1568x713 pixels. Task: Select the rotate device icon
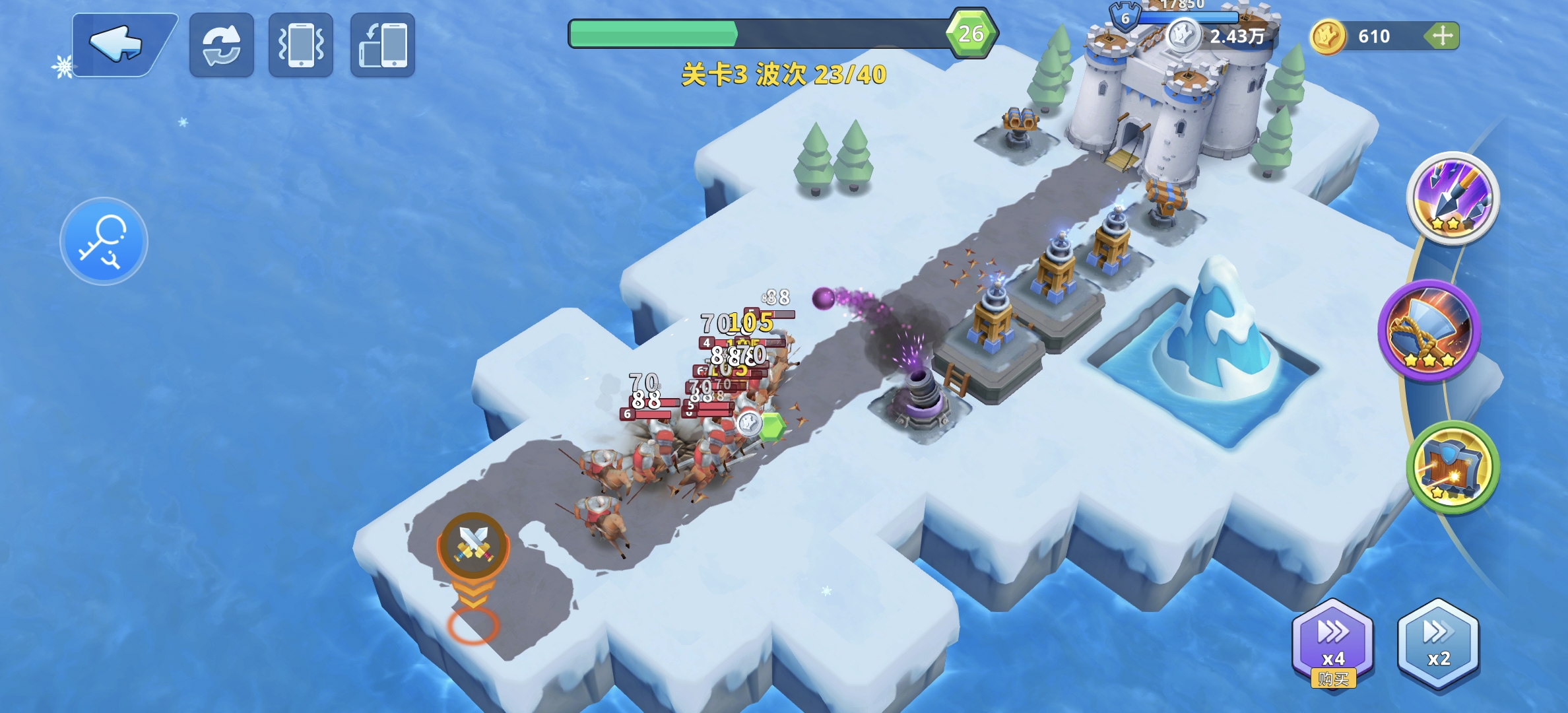click(383, 45)
